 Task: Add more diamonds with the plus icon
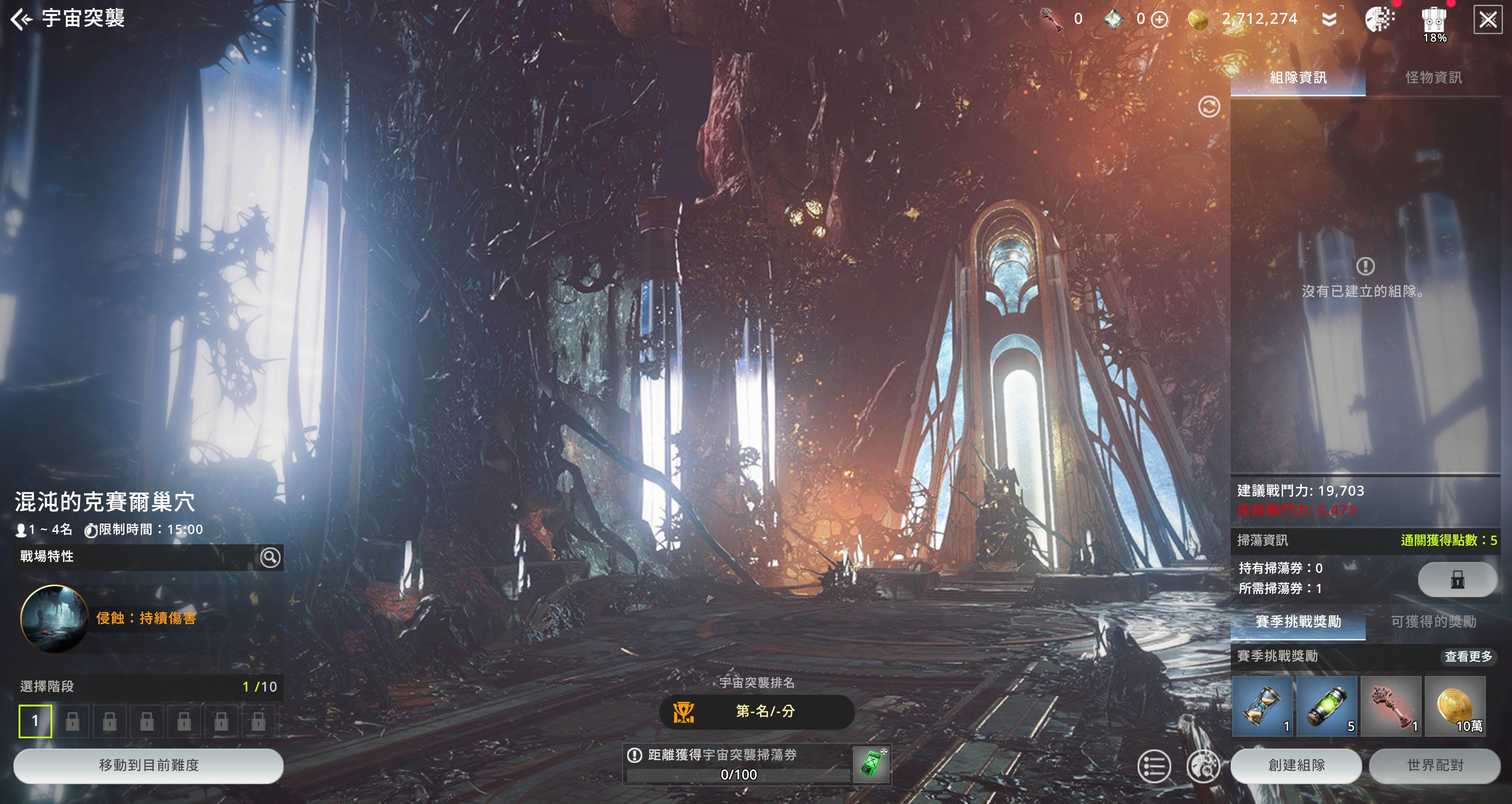click(x=1159, y=19)
